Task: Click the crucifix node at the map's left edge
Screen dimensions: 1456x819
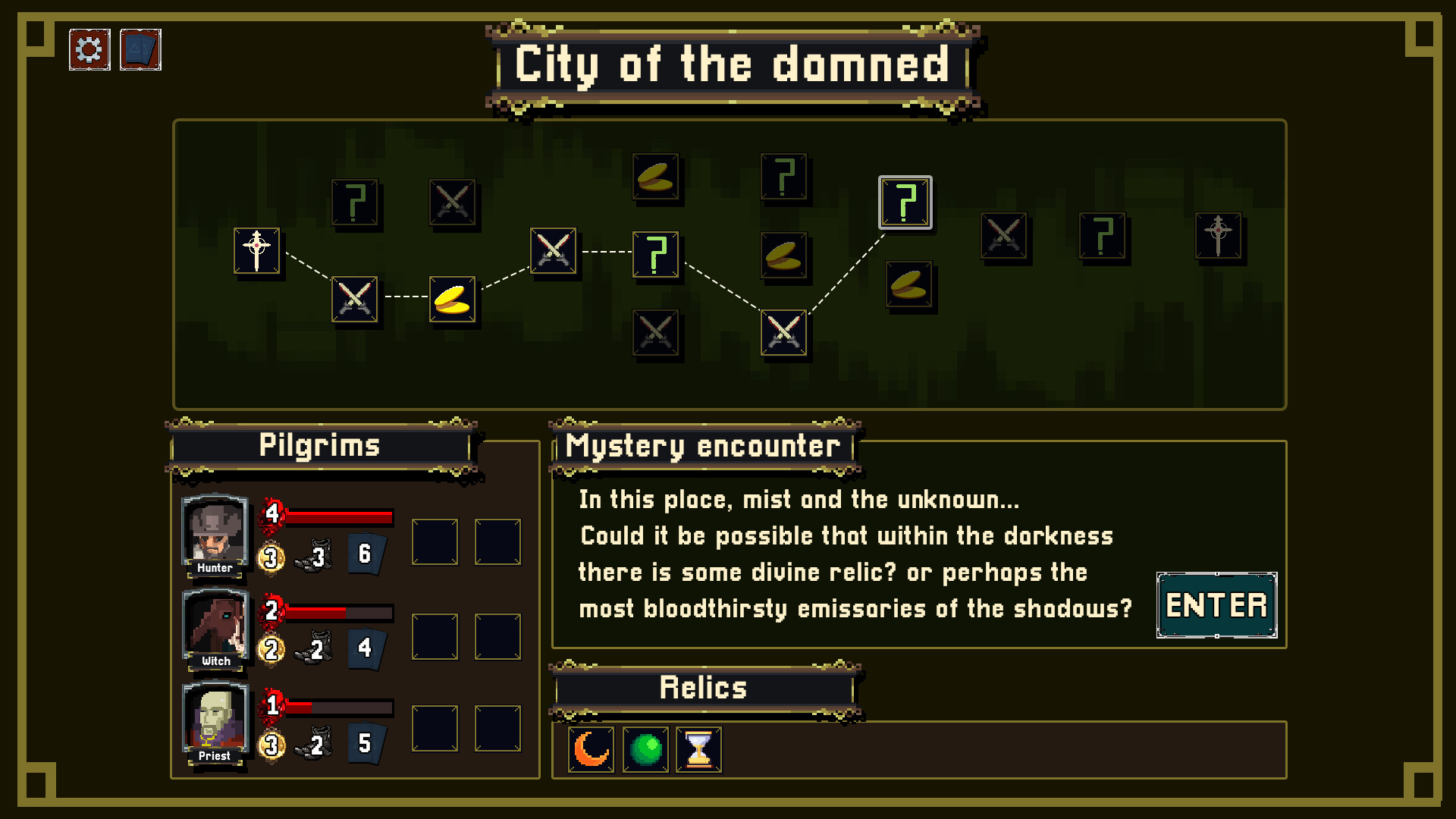Action: click(258, 253)
